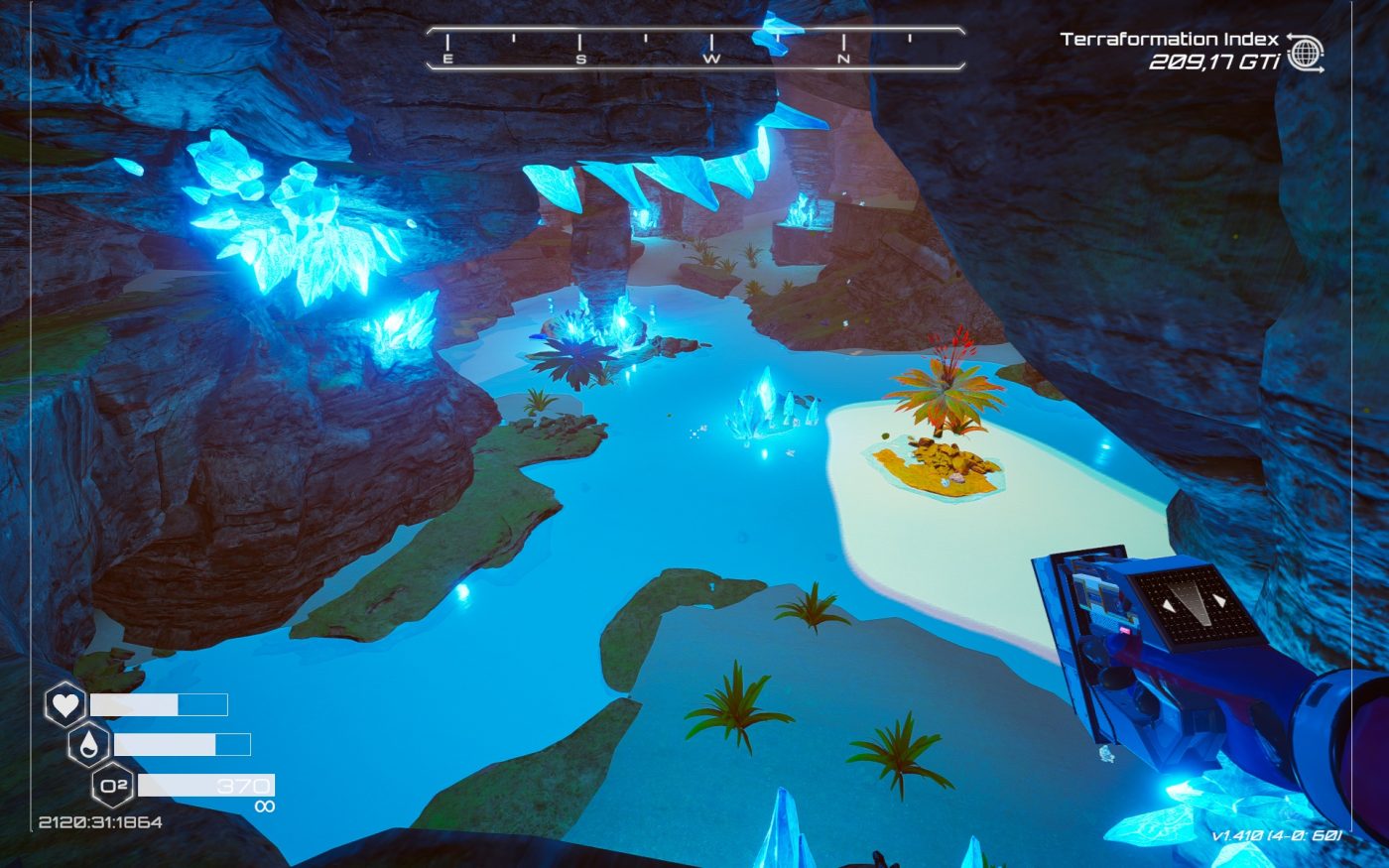The width and height of the screenshot is (1389, 868).
Task: Select the v1.410 version label
Action: 1277,834
